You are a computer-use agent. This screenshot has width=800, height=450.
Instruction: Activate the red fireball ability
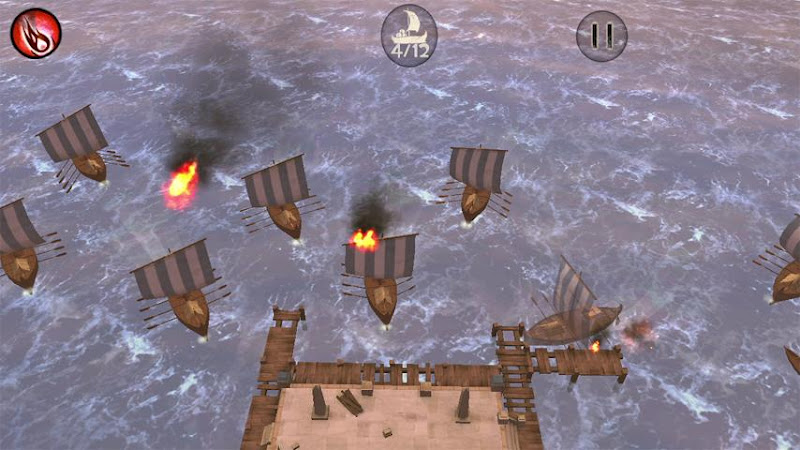click(x=36, y=33)
